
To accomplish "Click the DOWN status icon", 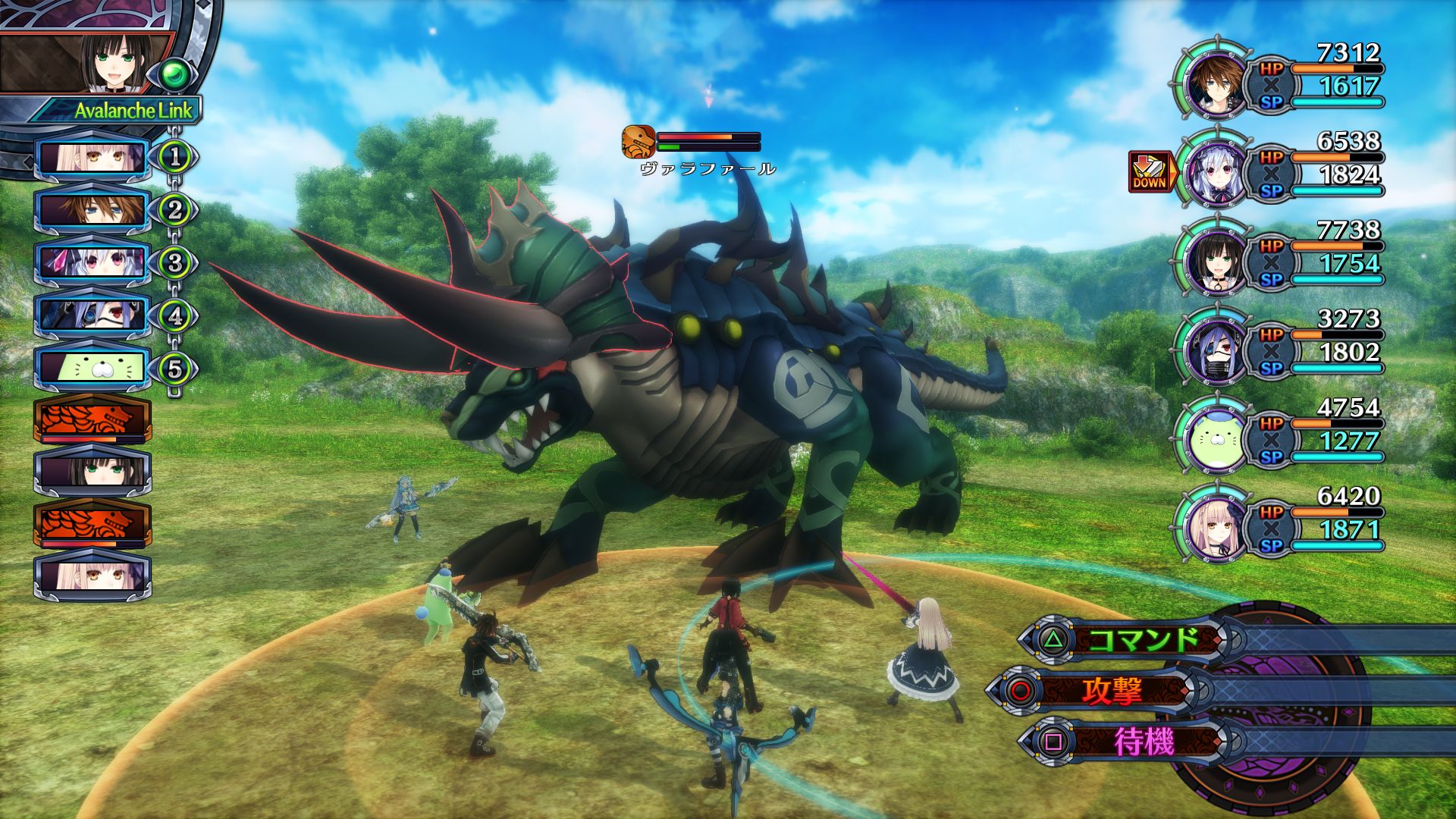I will pos(1150,172).
